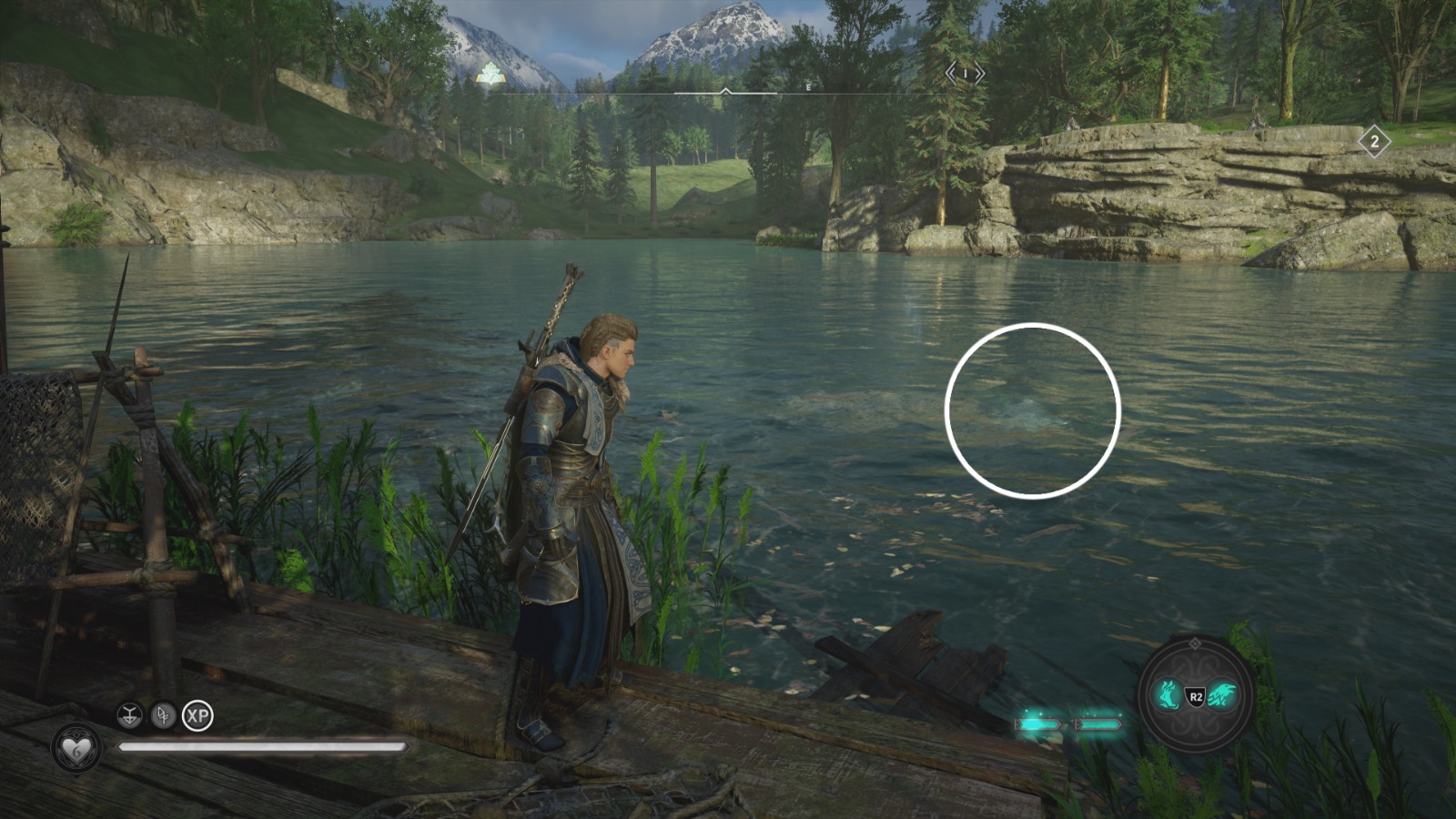This screenshot has width=1456, height=819.
Task: Click the rune skill icon left of XP
Action: (164, 717)
